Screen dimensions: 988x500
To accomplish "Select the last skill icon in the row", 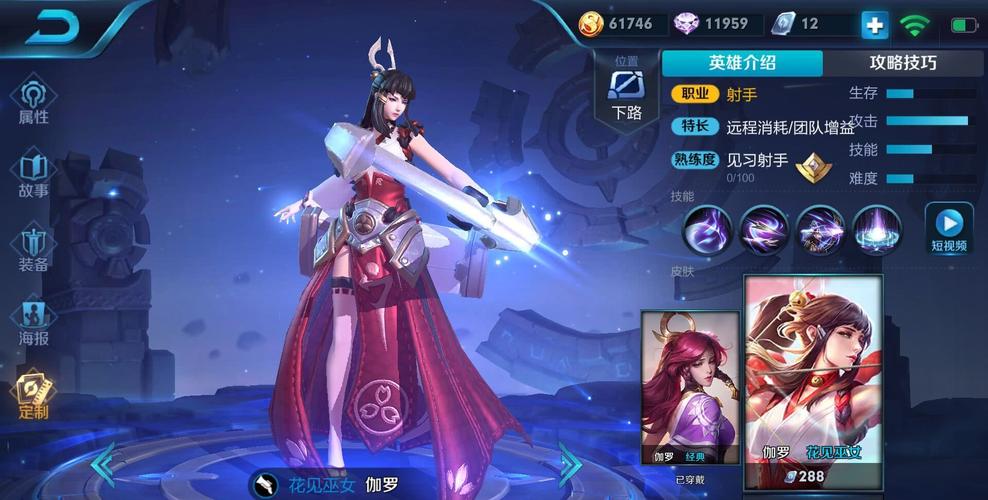I will click(x=877, y=230).
